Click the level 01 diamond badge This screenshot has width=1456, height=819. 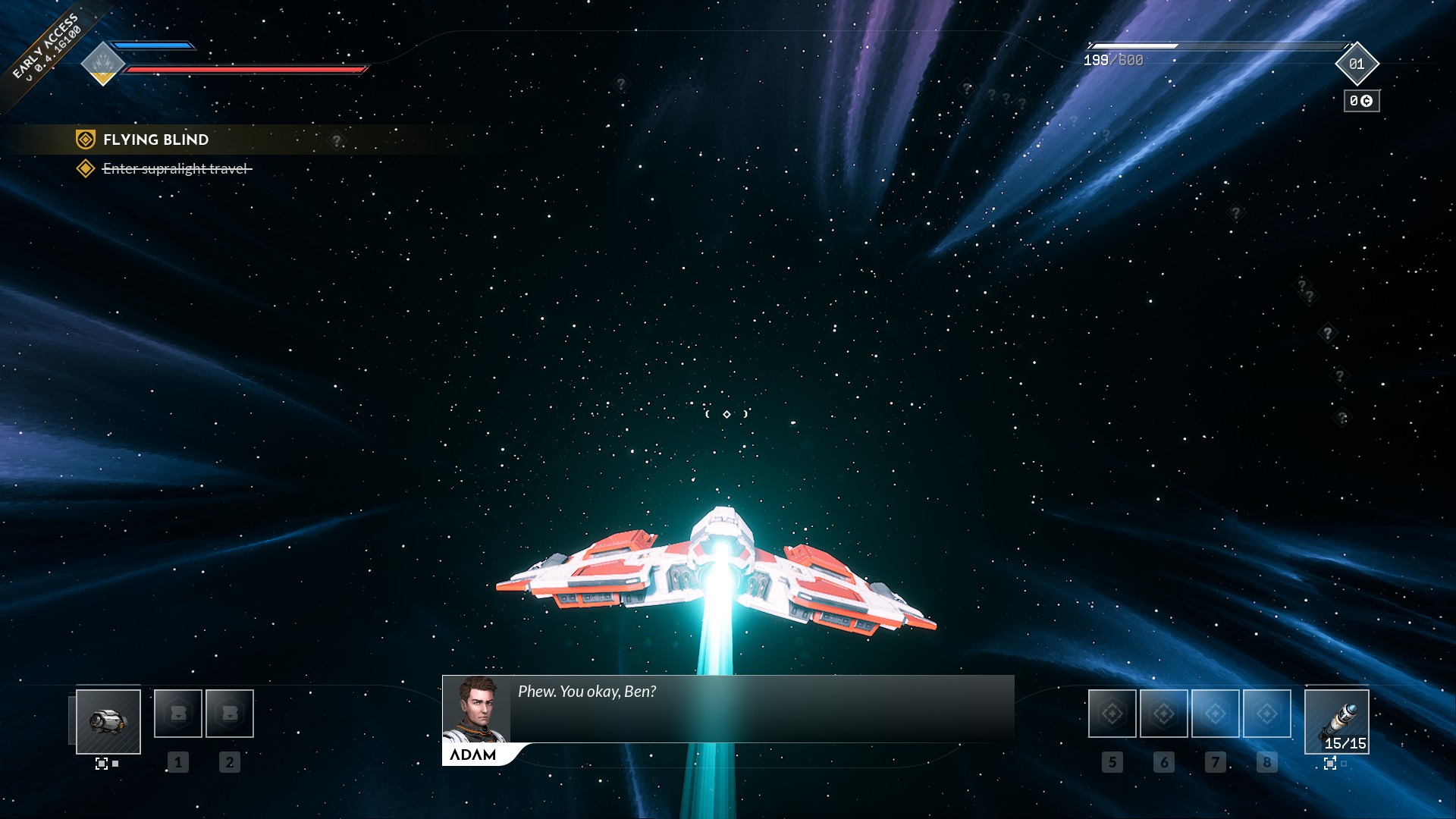[x=1357, y=64]
